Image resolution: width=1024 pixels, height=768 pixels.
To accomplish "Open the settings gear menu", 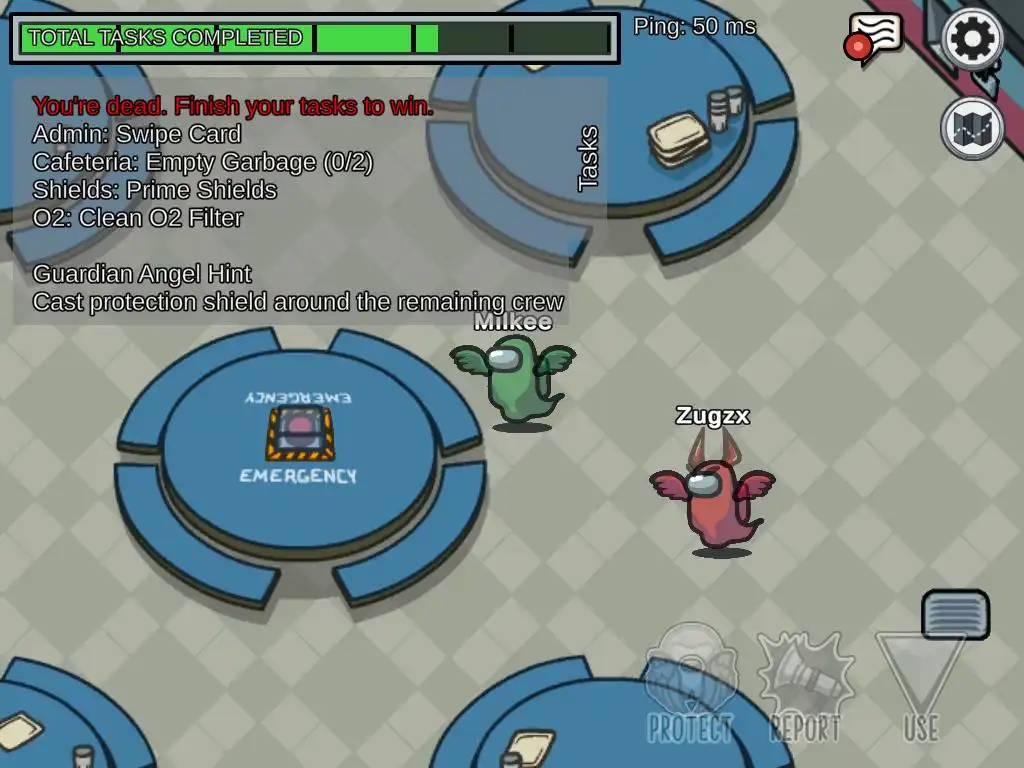I will click(x=973, y=40).
